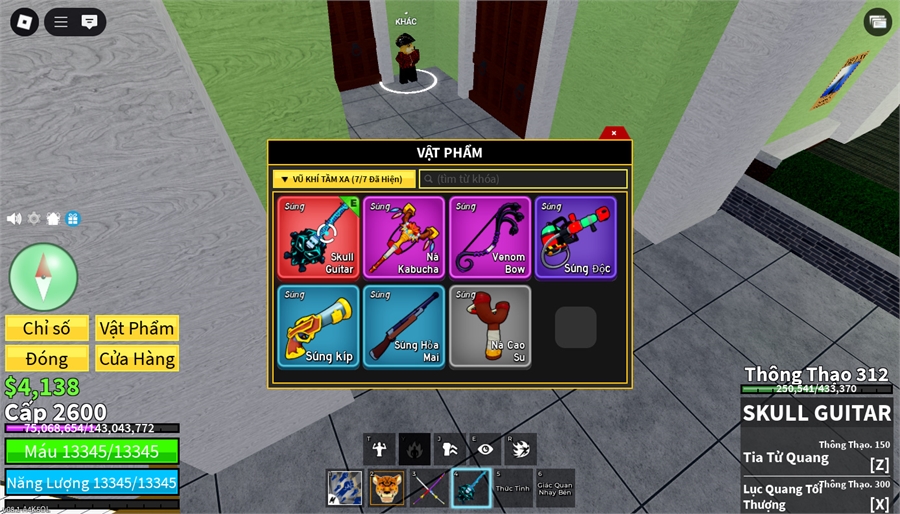
Task: Close the Vật Phẩm inventory window
Action: click(614, 133)
